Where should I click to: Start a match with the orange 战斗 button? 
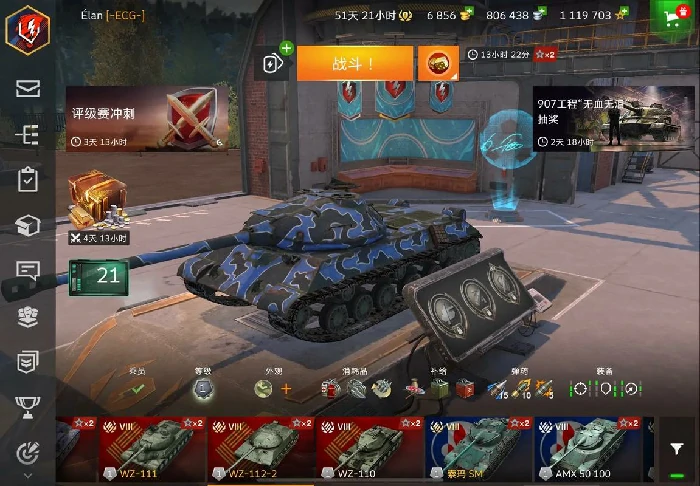click(x=354, y=62)
